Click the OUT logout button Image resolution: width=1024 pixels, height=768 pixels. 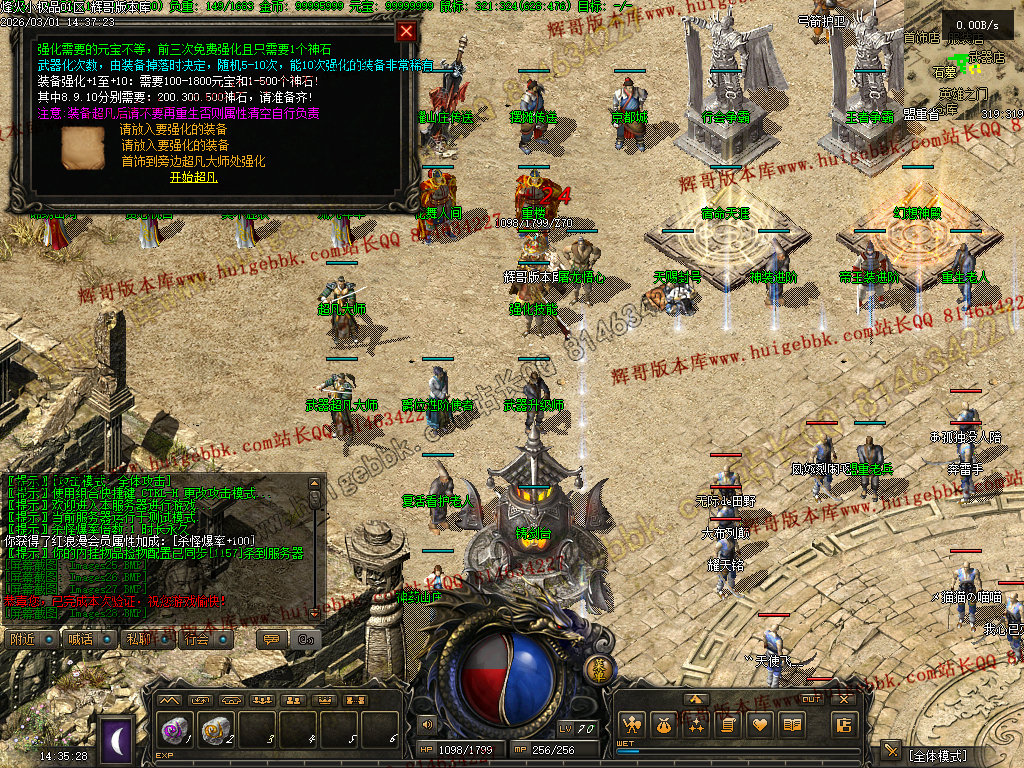(x=812, y=699)
